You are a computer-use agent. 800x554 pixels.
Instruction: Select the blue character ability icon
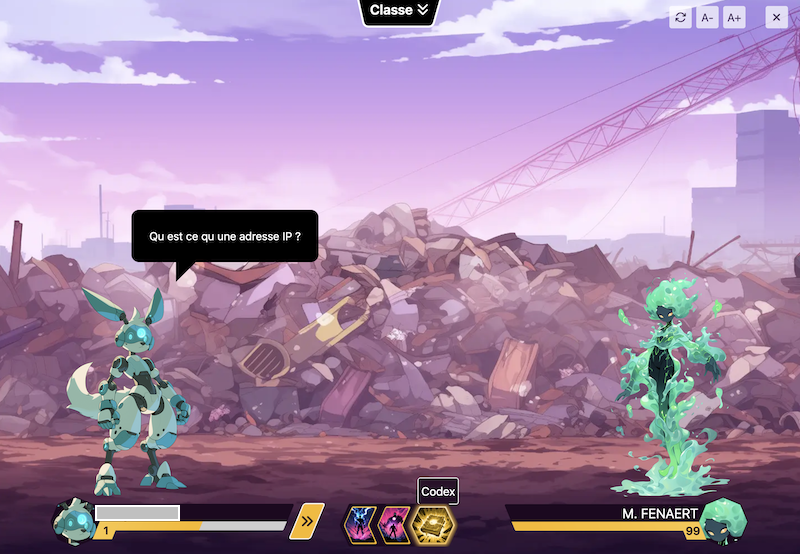tap(361, 523)
